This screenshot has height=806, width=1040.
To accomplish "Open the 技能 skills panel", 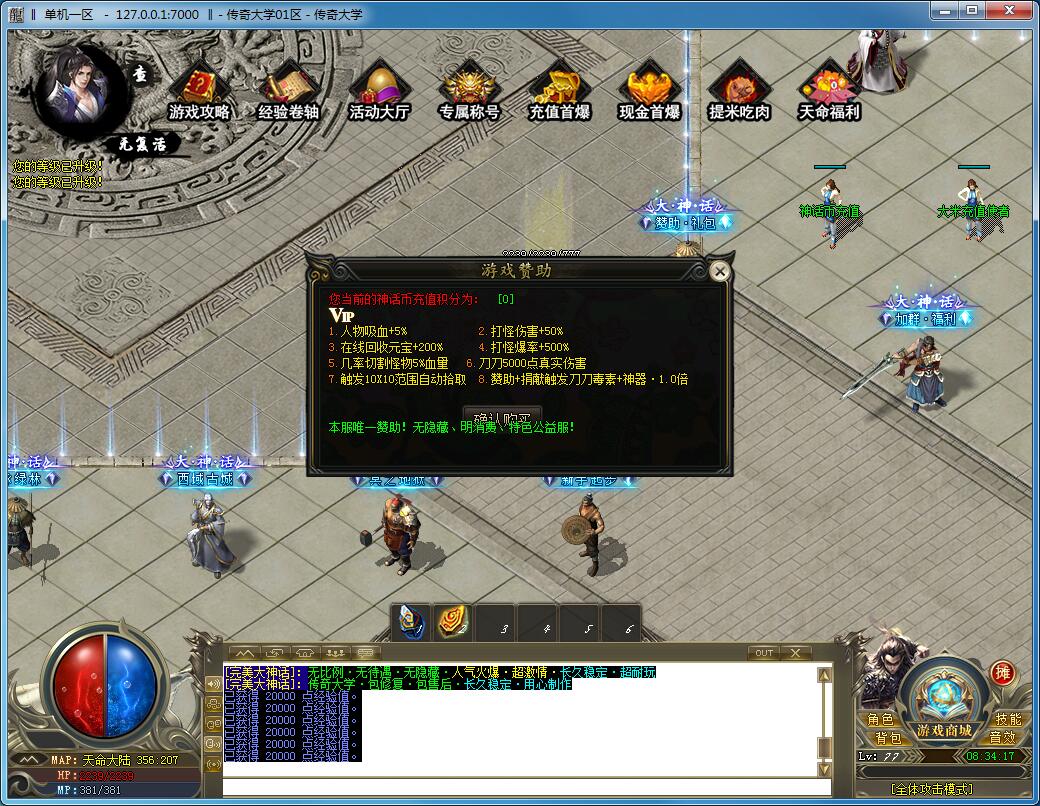I will coord(1008,720).
